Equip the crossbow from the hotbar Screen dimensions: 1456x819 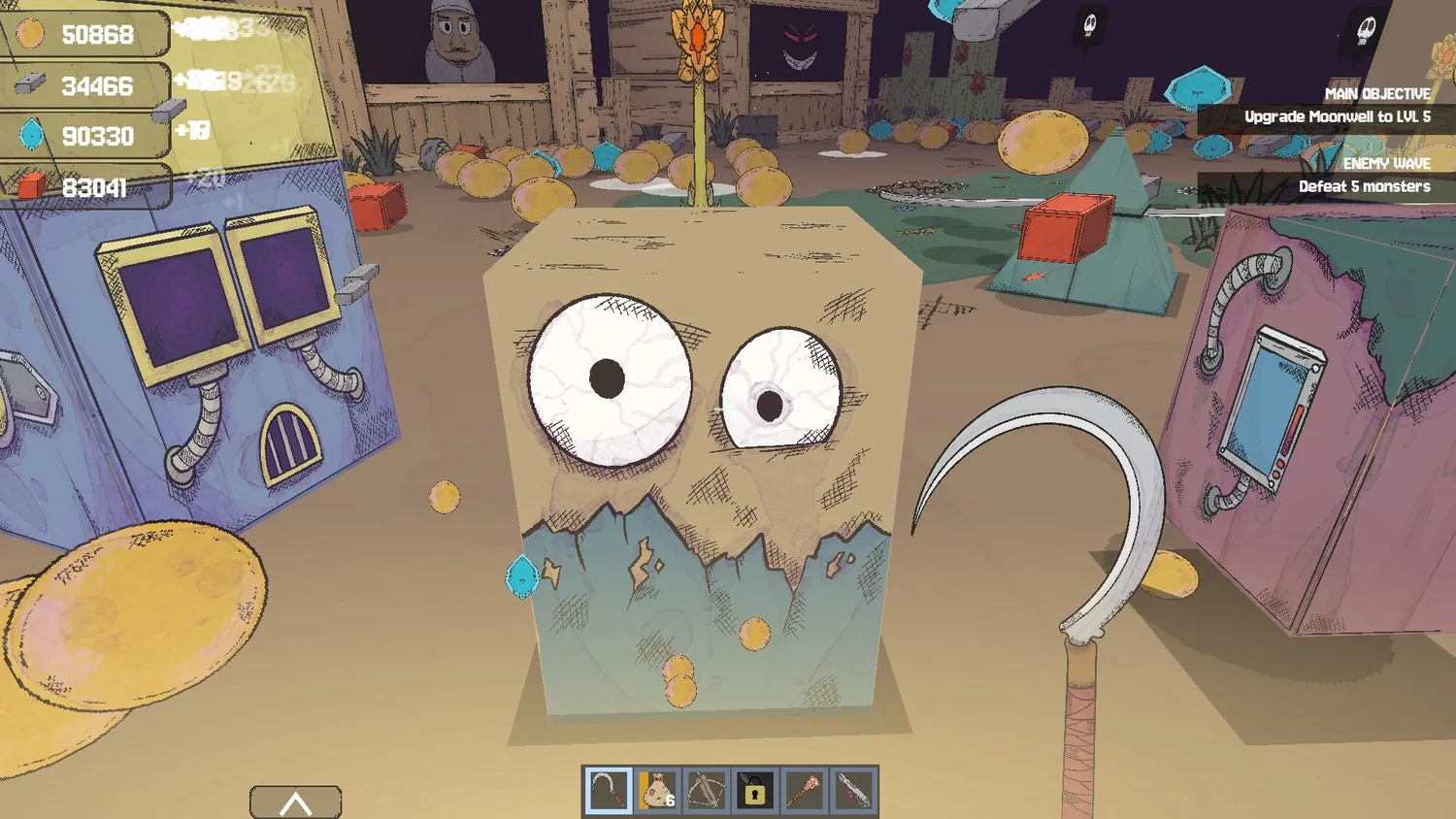click(x=706, y=792)
